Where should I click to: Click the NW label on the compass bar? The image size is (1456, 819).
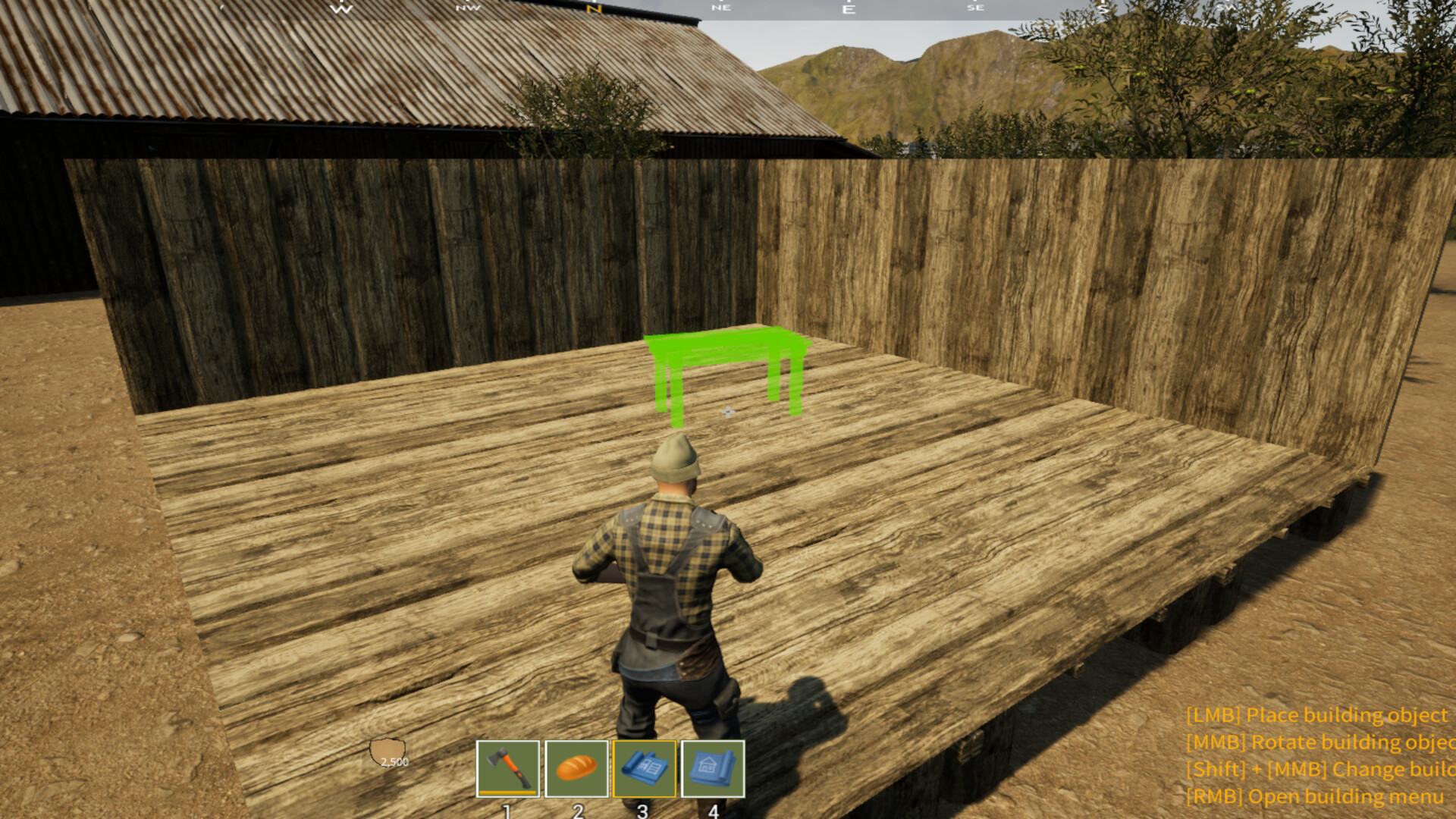pyautogui.click(x=468, y=7)
